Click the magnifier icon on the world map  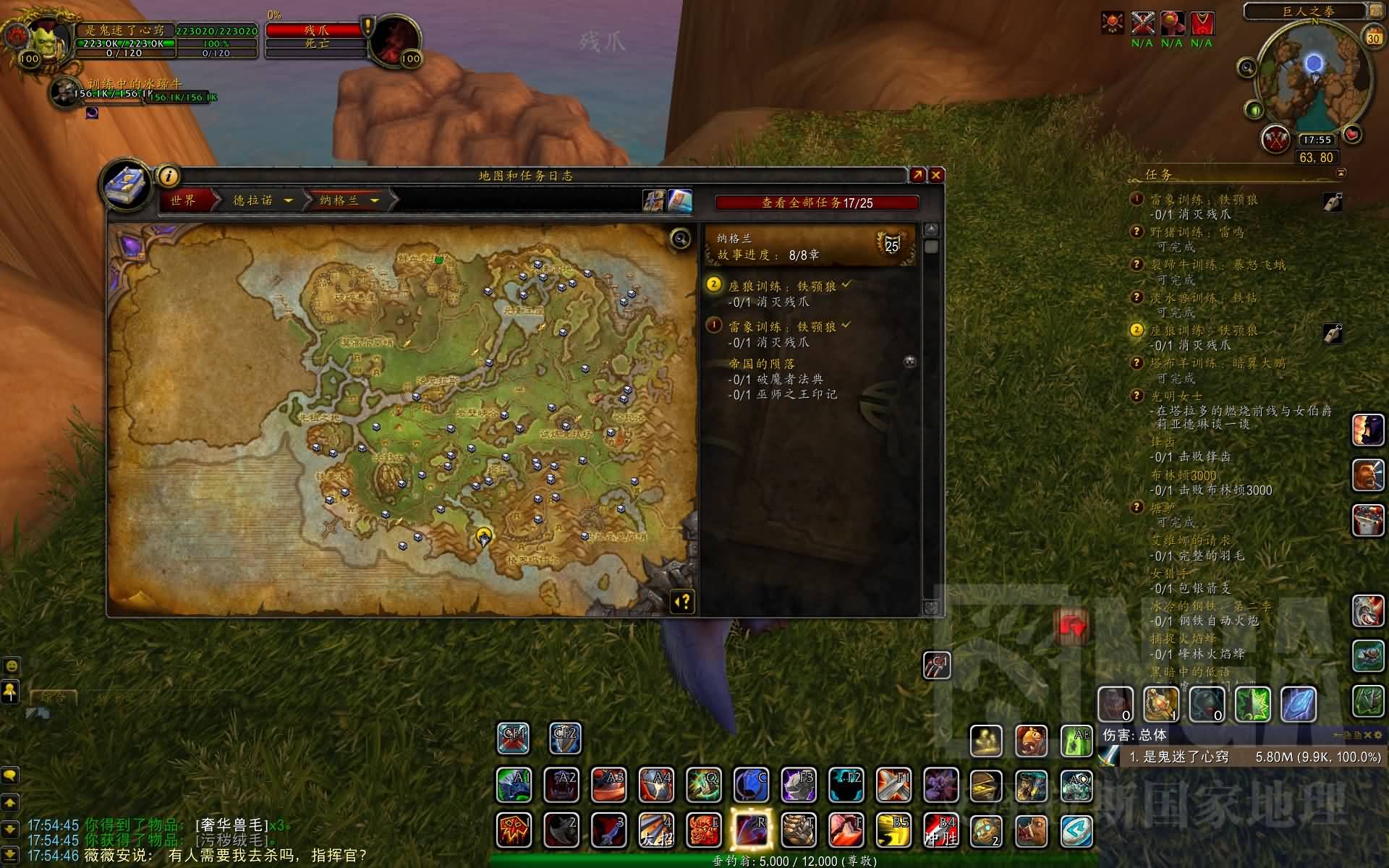(x=680, y=238)
